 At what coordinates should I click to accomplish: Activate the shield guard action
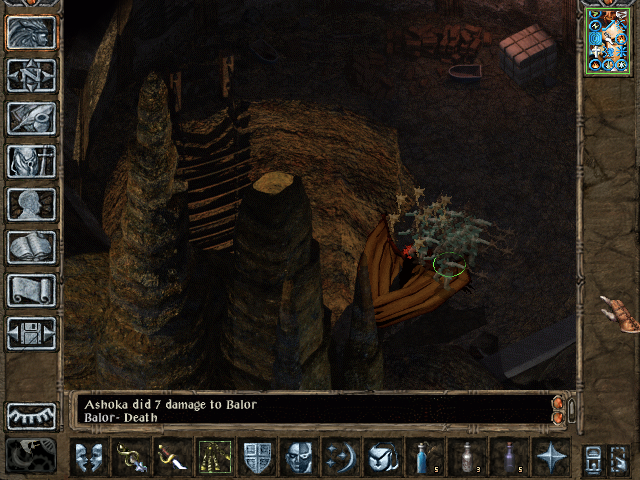click(257, 457)
